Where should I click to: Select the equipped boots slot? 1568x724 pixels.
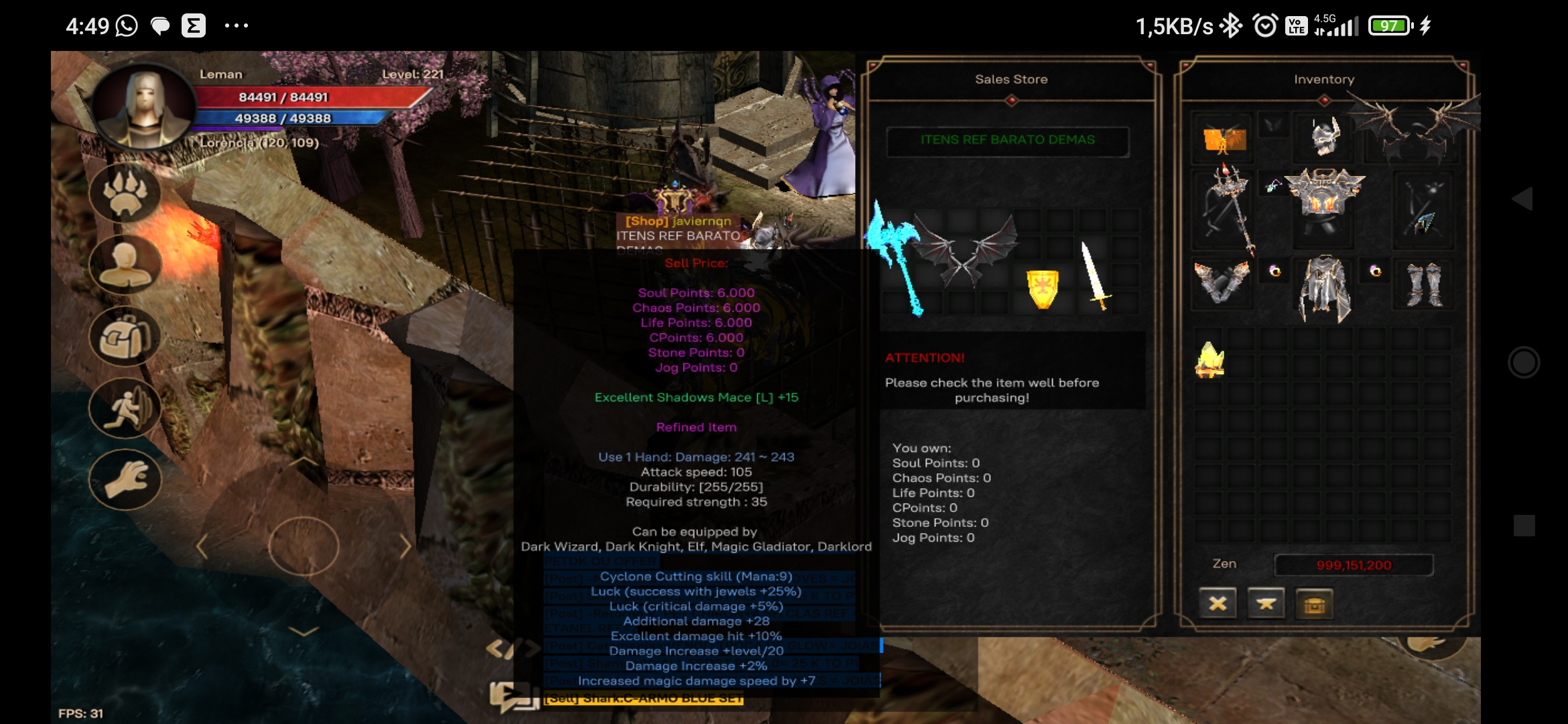[1424, 285]
